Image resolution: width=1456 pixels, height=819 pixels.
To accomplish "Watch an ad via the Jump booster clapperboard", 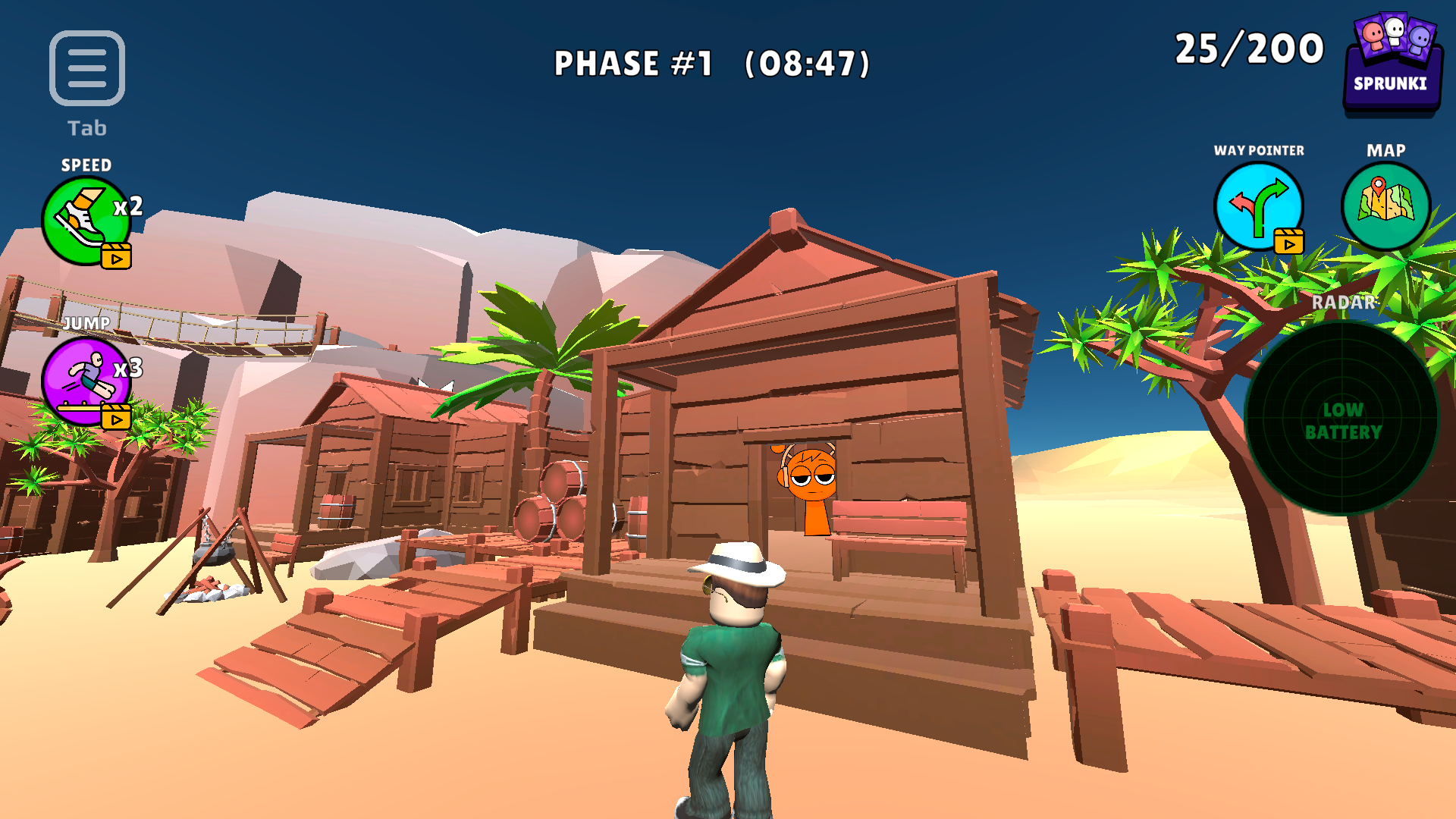I will coord(115,415).
